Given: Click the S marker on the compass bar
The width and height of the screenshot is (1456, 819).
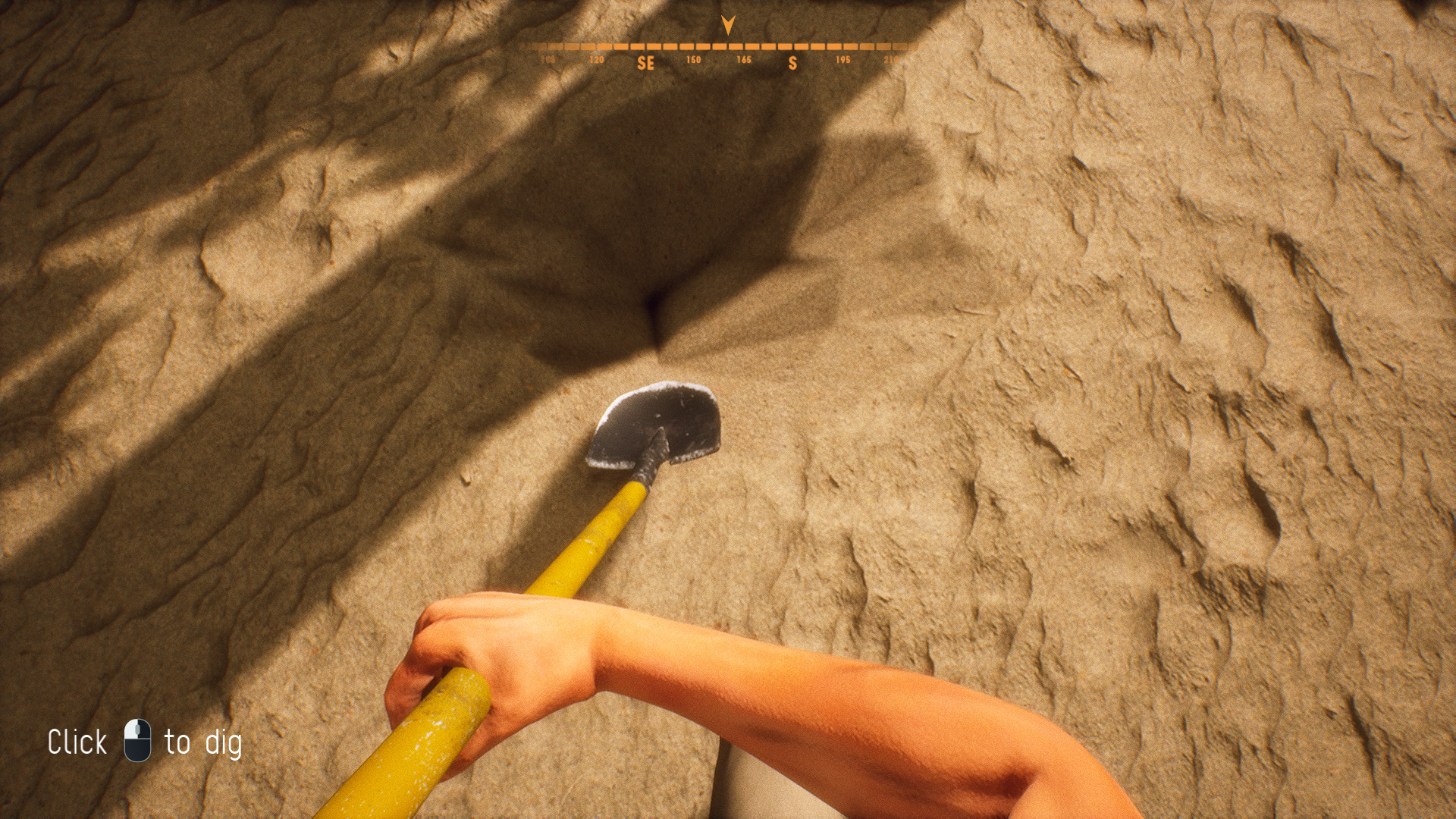Looking at the screenshot, I should (793, 64).
